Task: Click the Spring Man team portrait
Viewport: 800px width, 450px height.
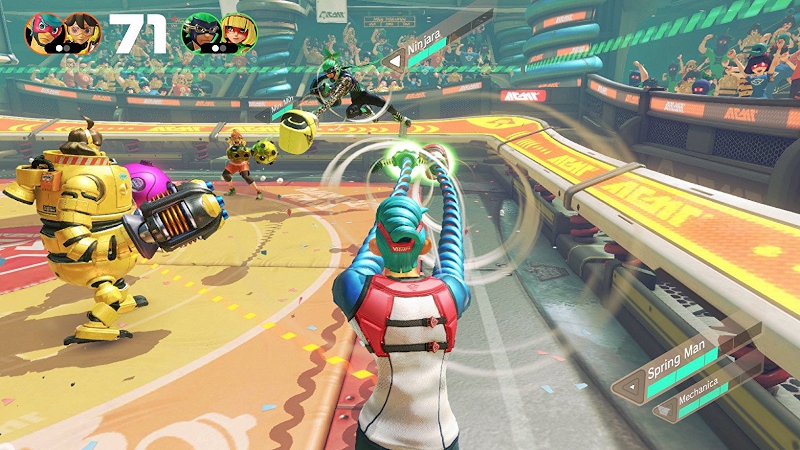Action: (44, 32)
